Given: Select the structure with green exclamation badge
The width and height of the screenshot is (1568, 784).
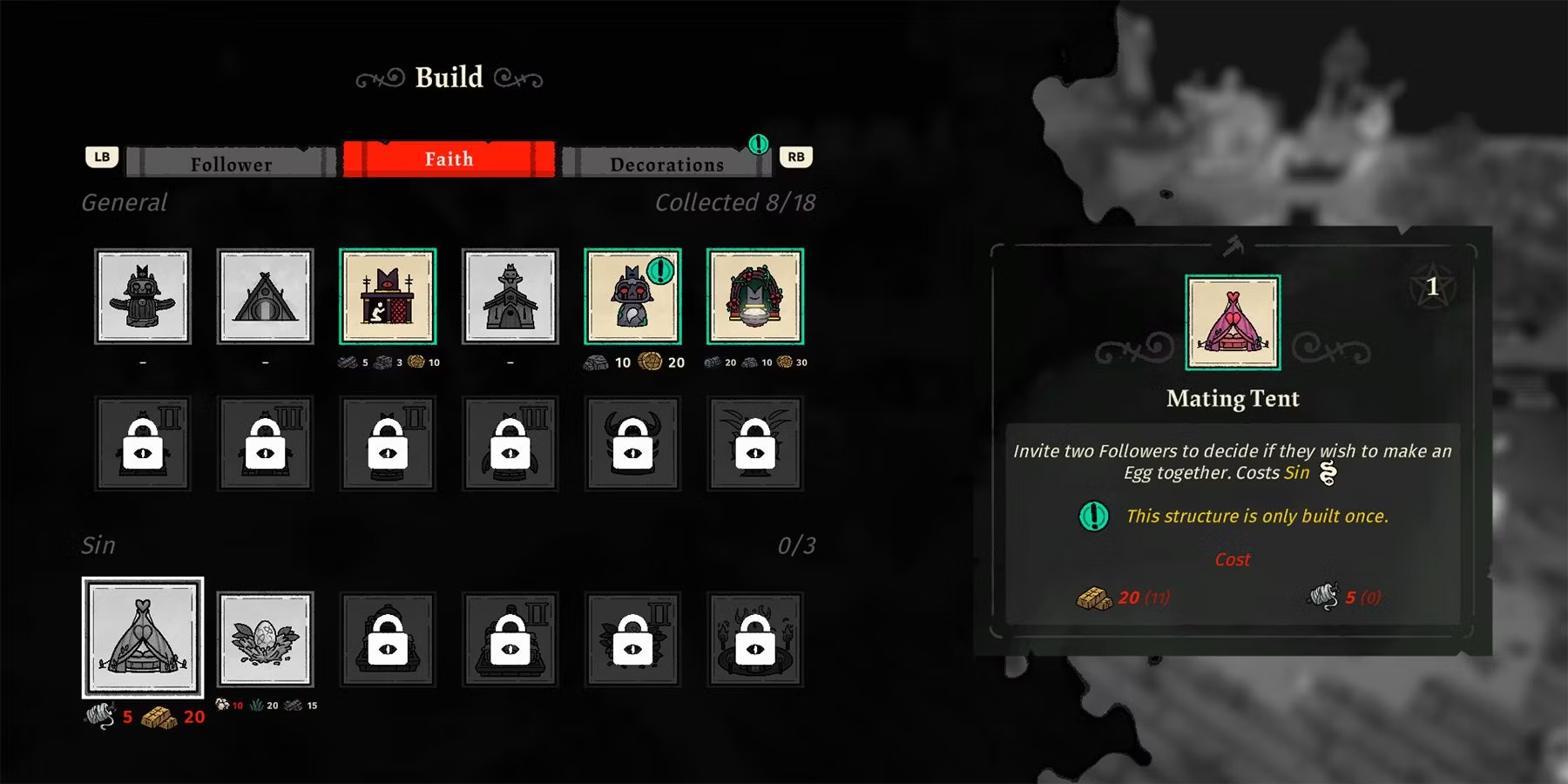Looking at the screenshot, I should (632, 296).
